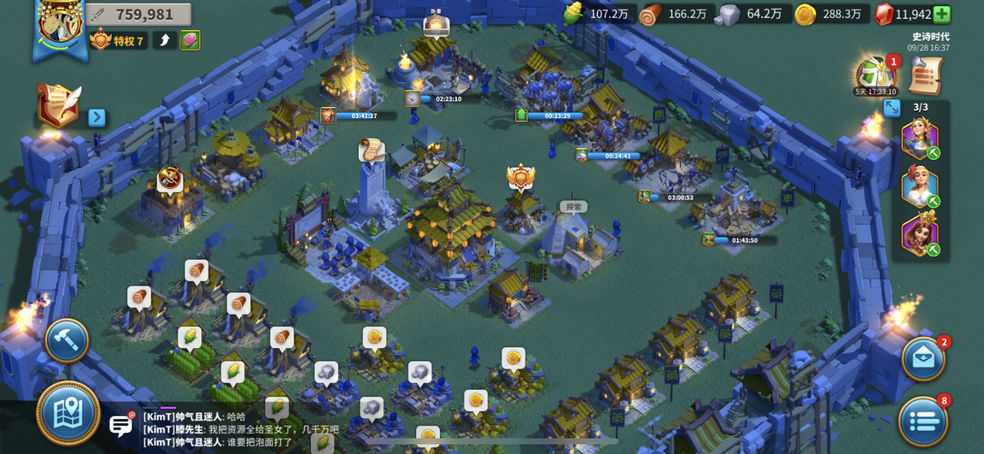
Task: Open the pink gem item icon
Action: (x=190, y=41)
